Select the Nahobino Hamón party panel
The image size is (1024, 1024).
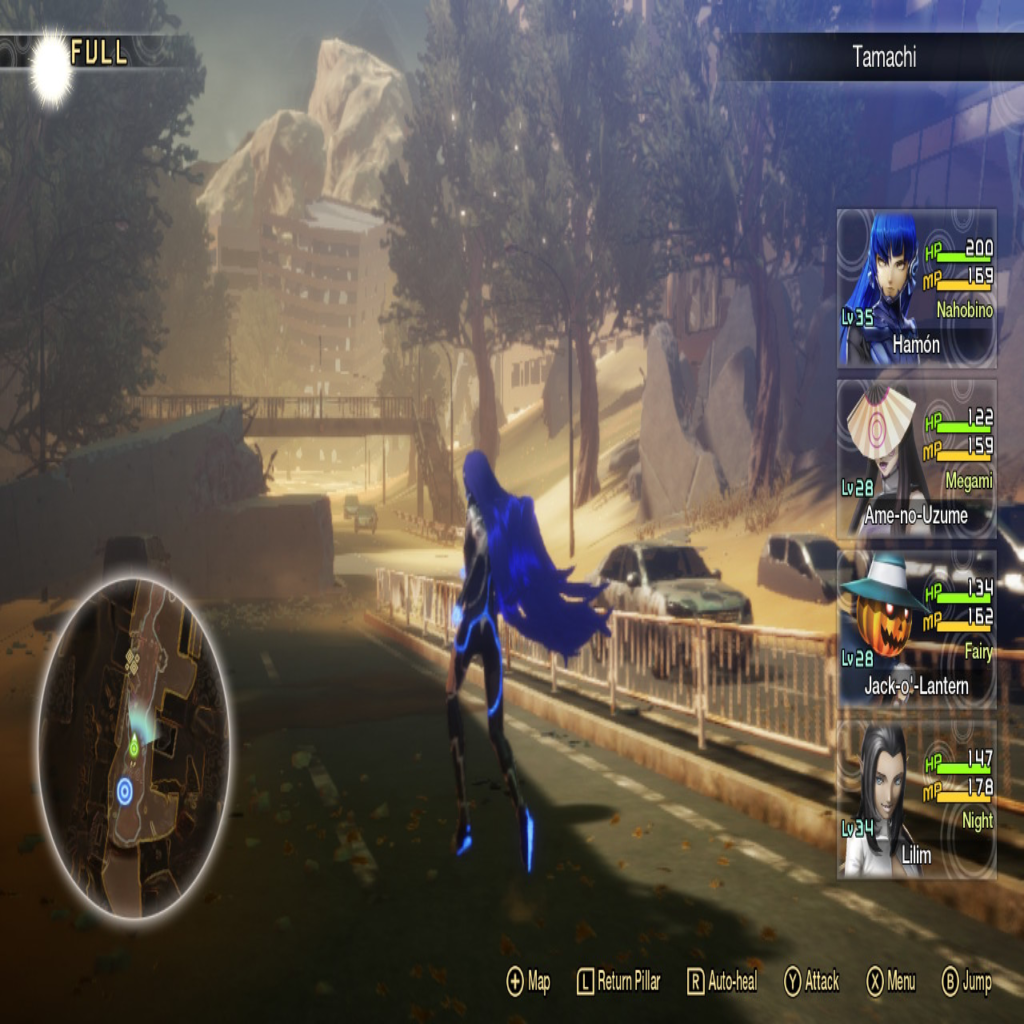coord(916,288)
